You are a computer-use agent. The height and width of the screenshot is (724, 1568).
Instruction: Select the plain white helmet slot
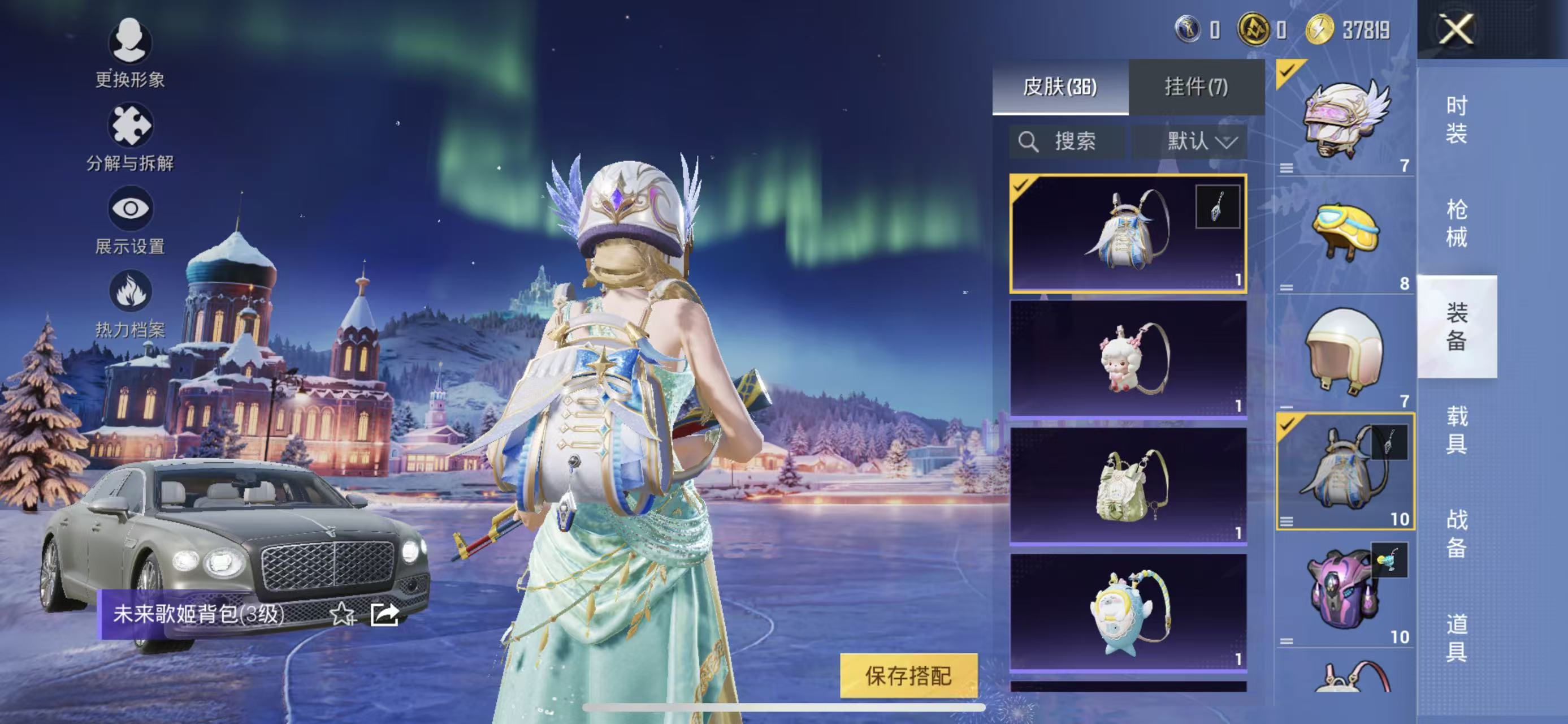pyautogui.click(x=1345, y=352)
